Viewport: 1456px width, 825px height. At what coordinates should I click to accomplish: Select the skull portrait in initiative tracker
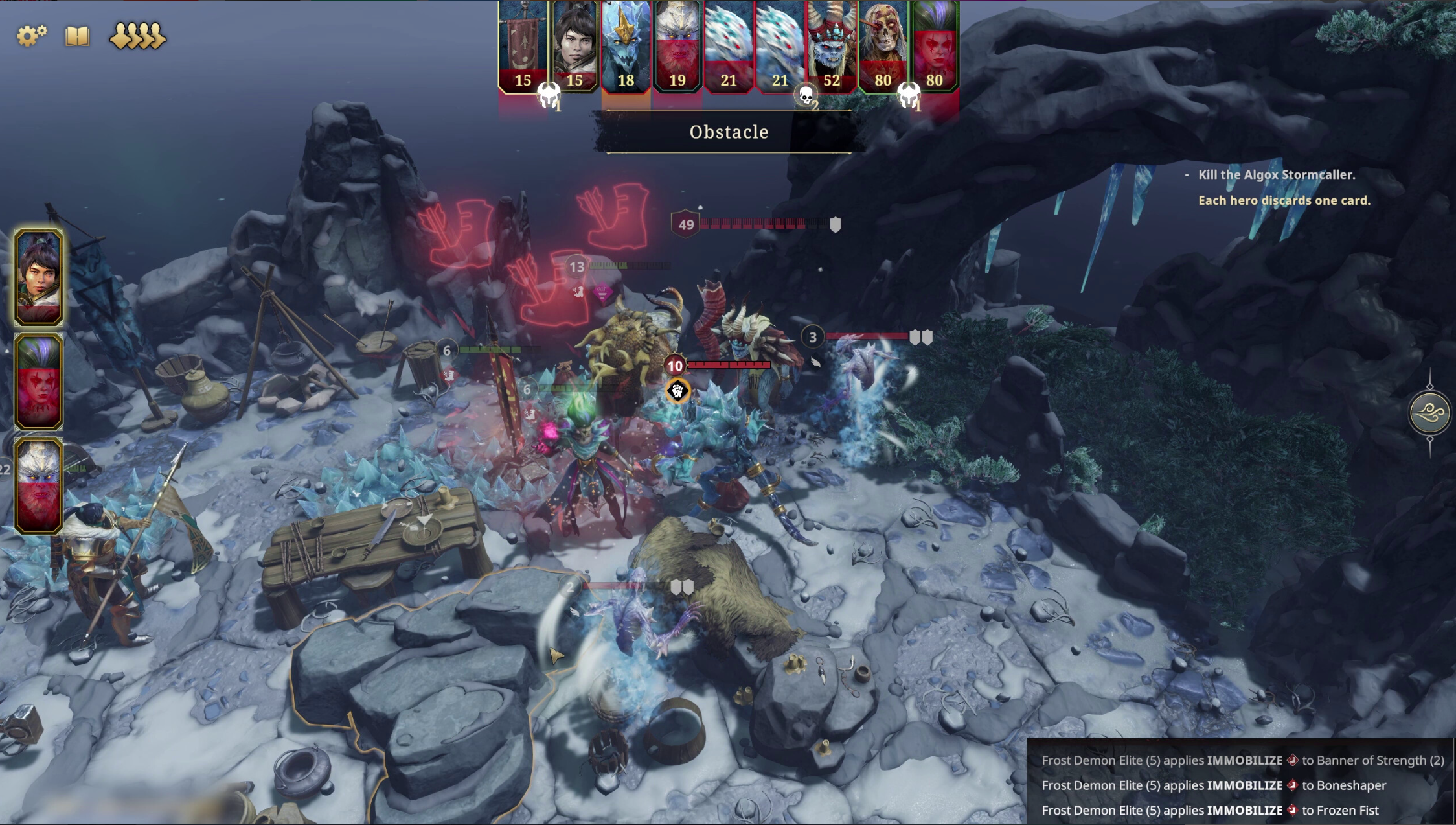(x=883, y=47)
